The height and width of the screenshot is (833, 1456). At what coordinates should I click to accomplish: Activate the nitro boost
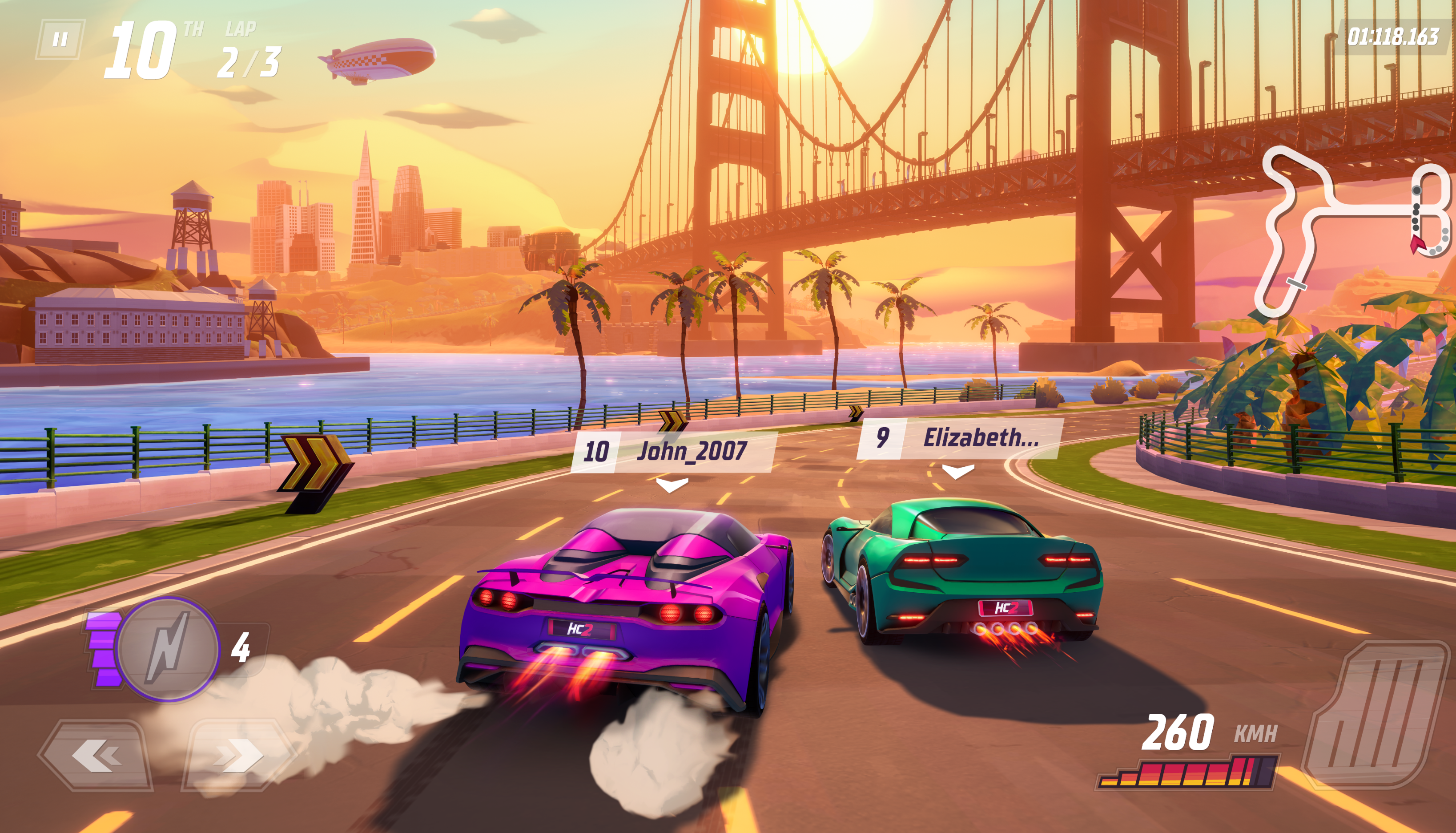click(168, 649)
